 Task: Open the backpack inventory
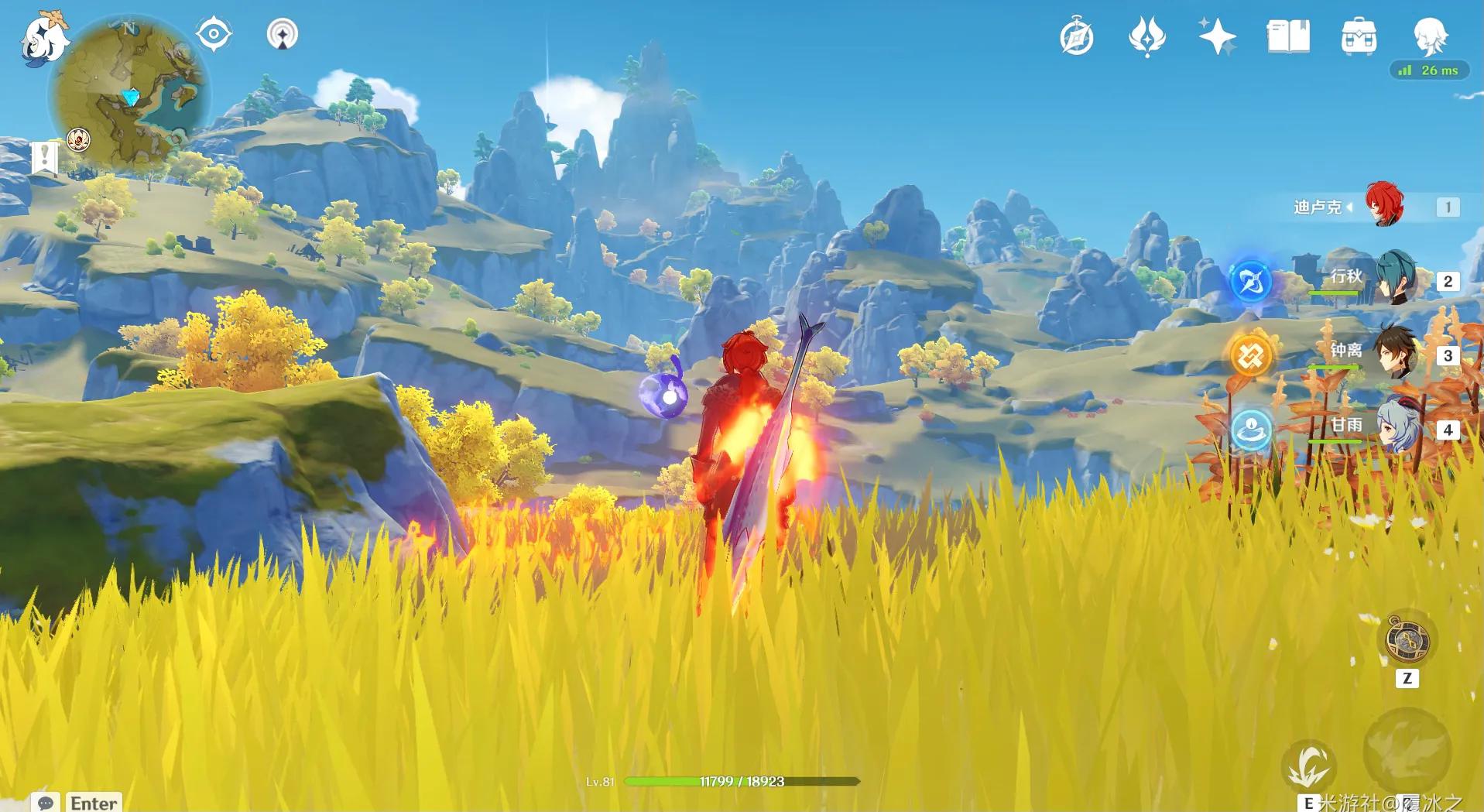coord(1359,37)
